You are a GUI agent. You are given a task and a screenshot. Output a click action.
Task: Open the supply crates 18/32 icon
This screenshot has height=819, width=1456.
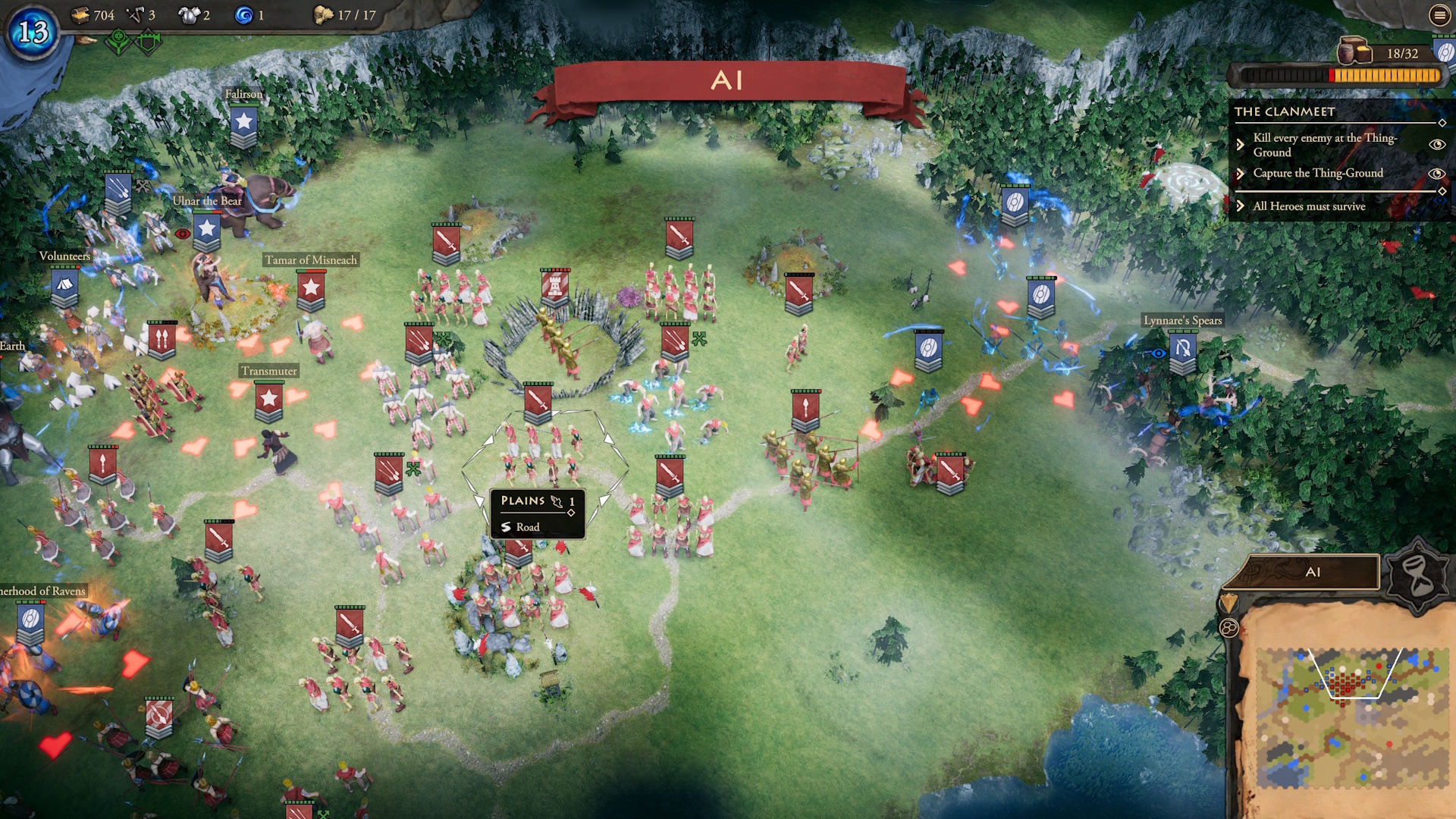click(1354, 52)
